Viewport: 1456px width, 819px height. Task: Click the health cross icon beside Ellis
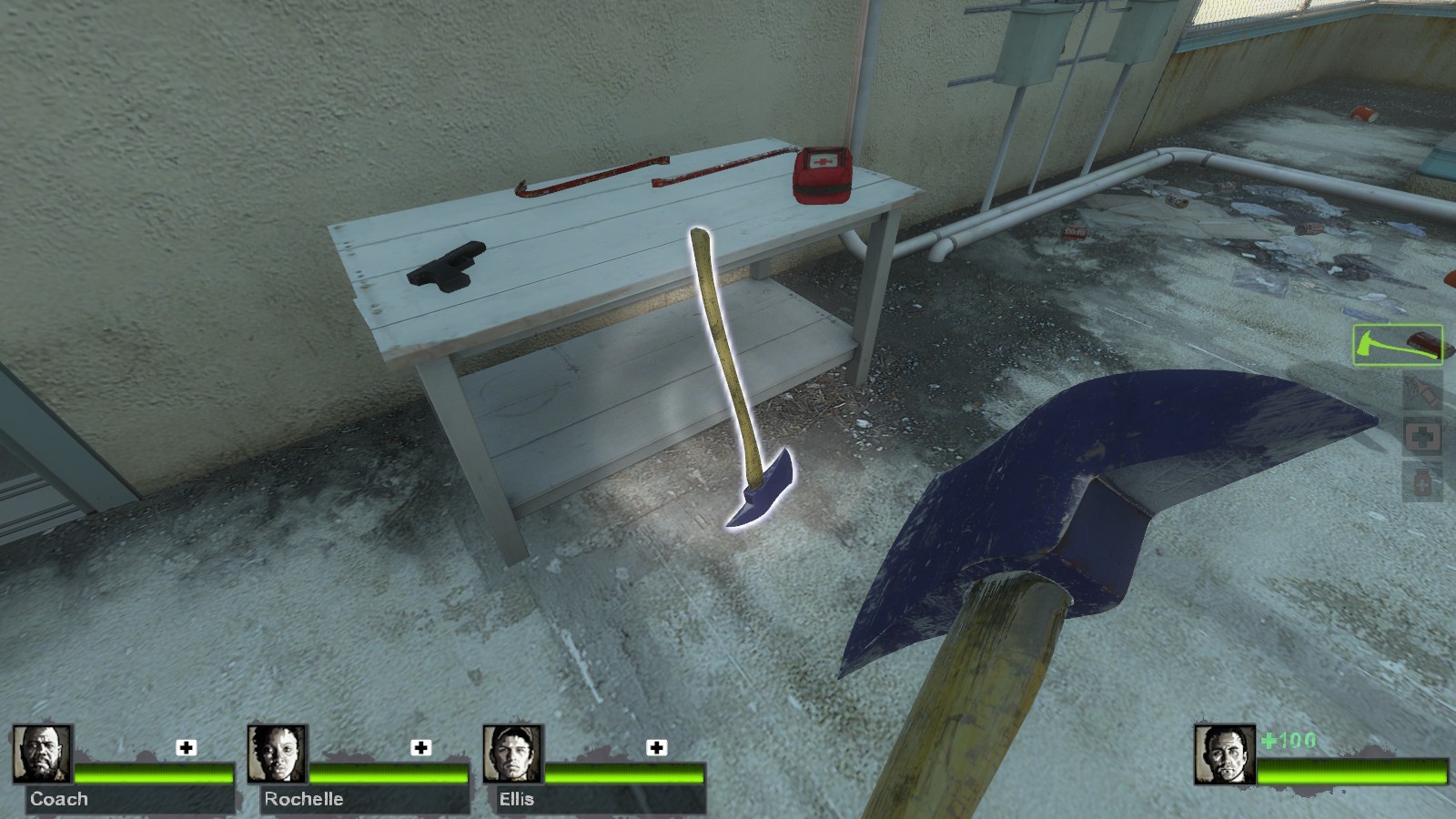(654, 749)
